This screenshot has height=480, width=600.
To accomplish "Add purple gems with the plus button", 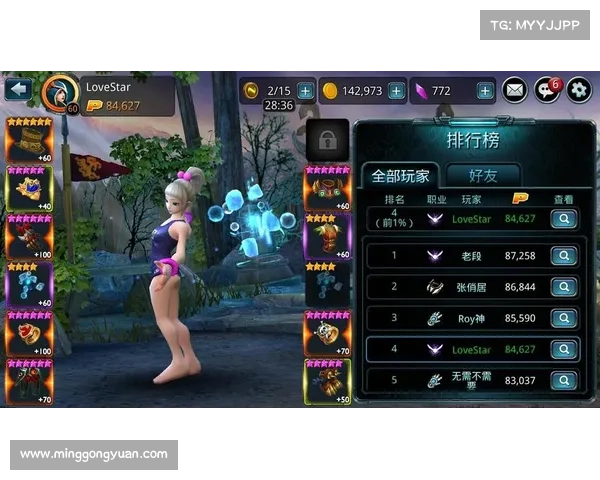I will coord(485,90).
